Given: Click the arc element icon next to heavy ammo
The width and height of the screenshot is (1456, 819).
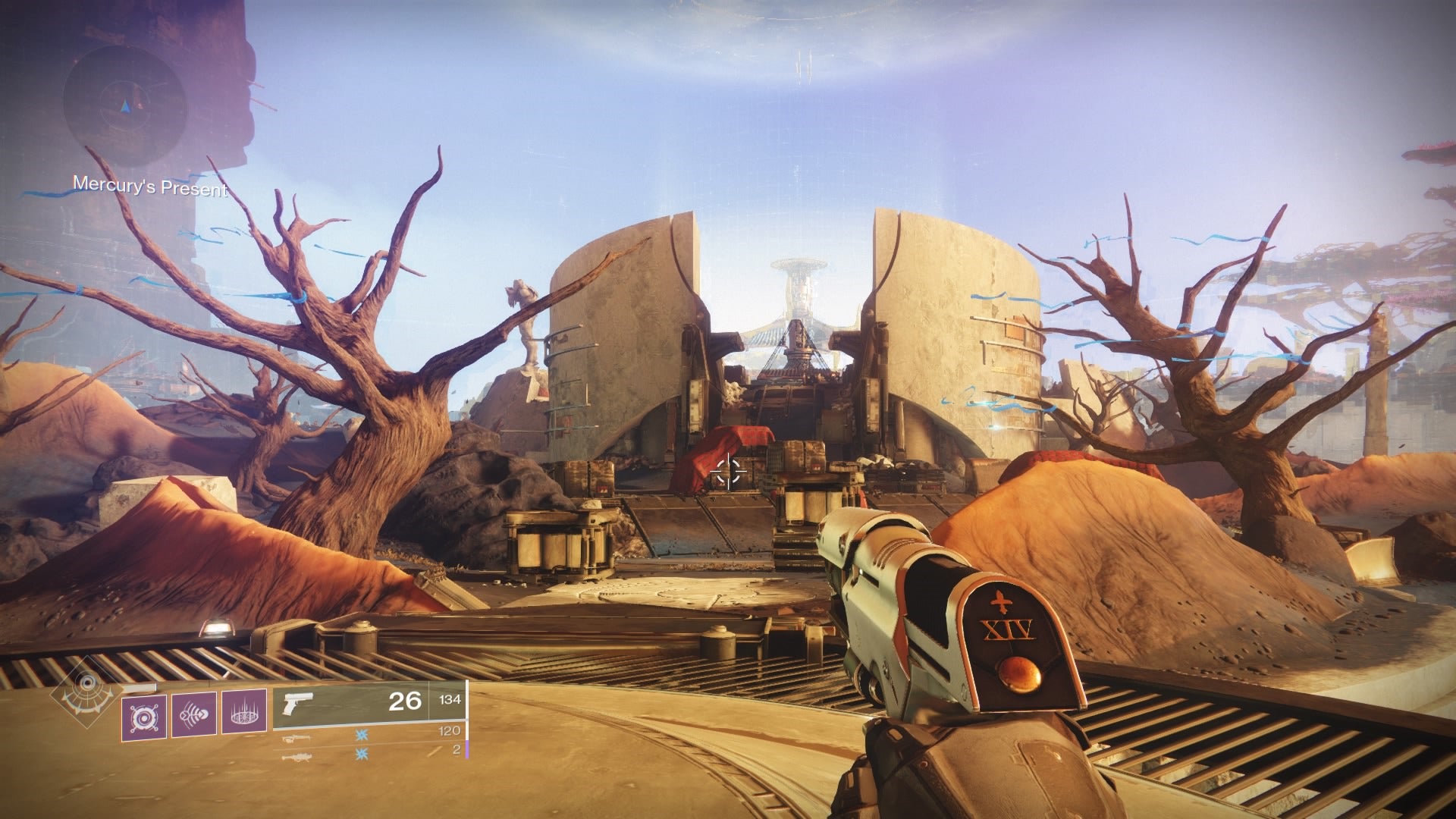Looking at the screenshot, I should pos(362,753).
